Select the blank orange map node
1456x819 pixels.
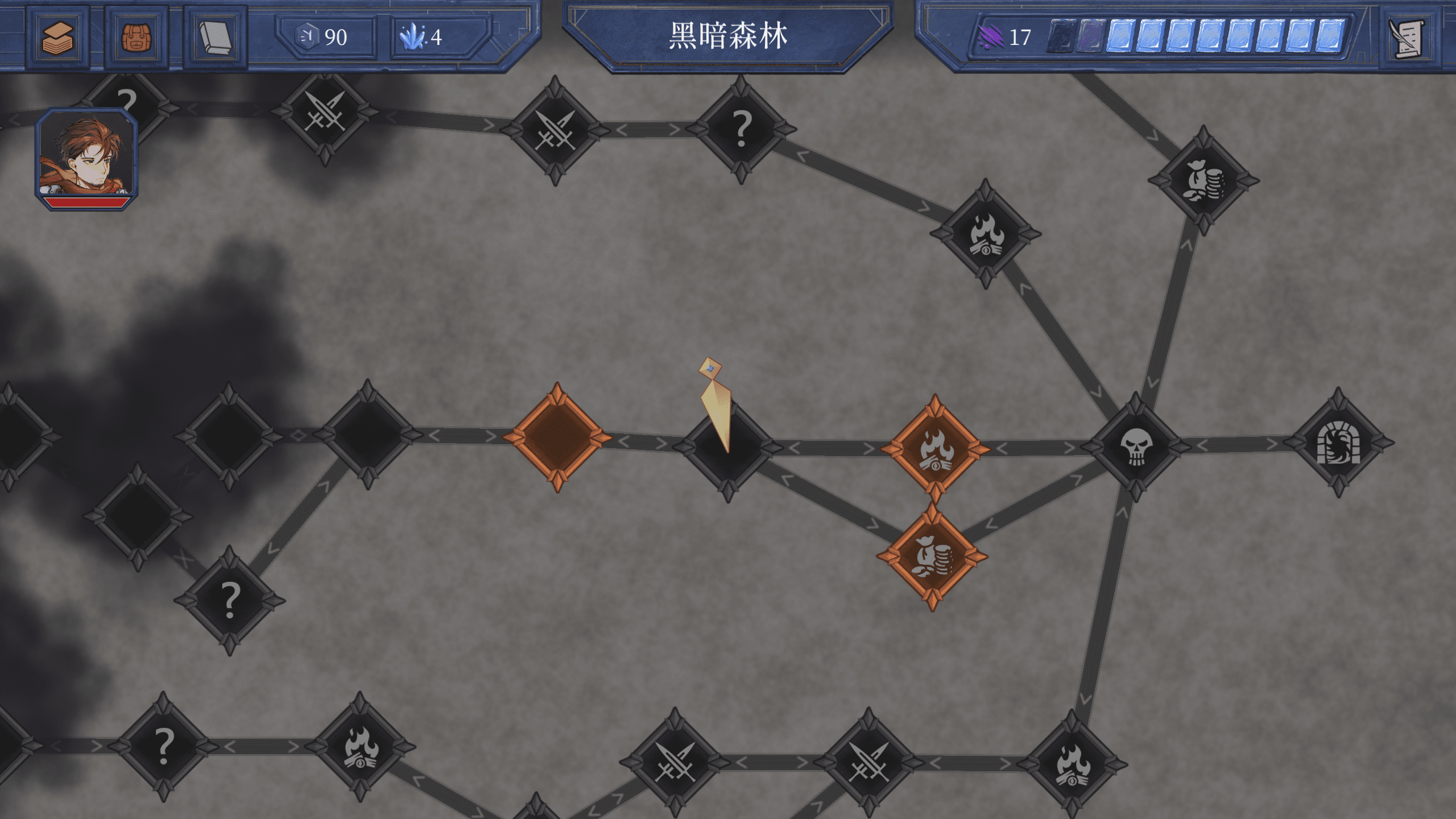[557, 437]
